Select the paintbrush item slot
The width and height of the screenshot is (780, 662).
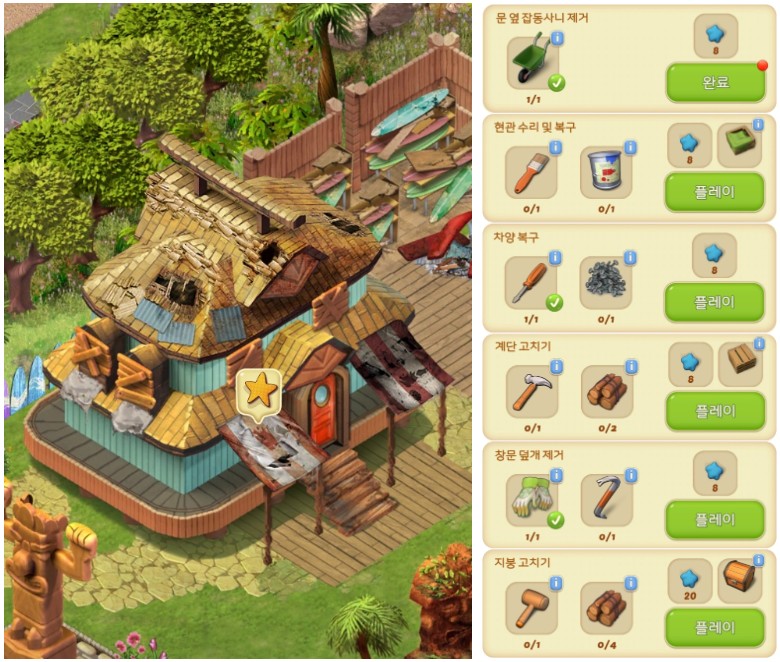click(531, 172)
